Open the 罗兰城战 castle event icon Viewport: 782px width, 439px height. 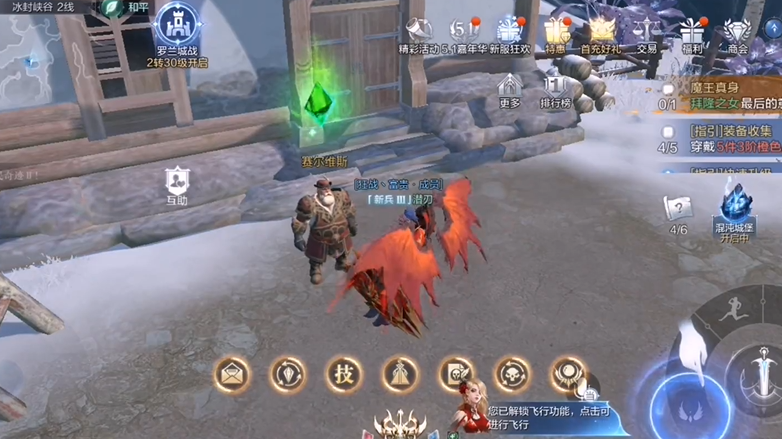coord(179,29)
